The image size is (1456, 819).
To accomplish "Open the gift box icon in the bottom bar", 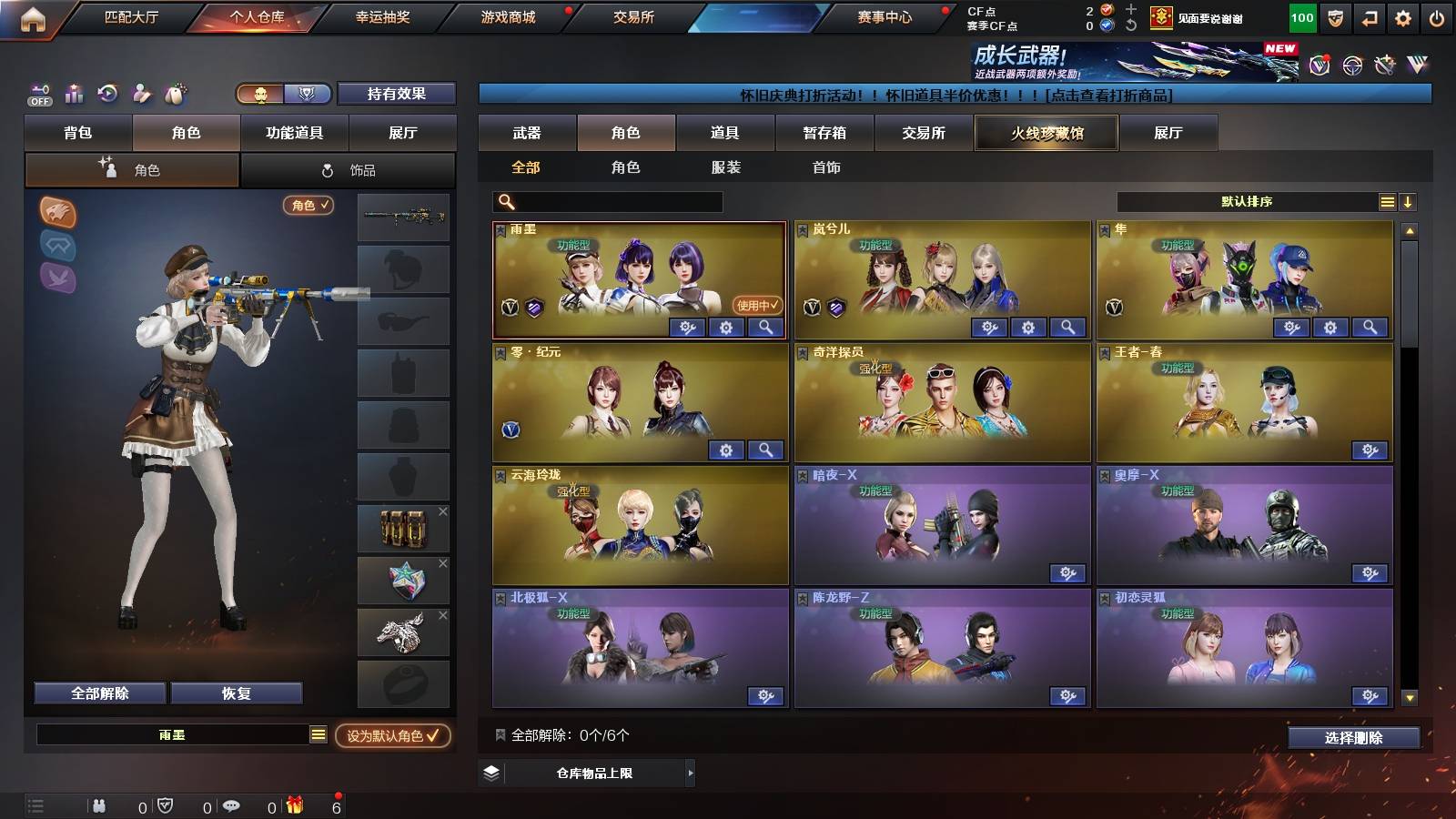I will click(293, 804).
